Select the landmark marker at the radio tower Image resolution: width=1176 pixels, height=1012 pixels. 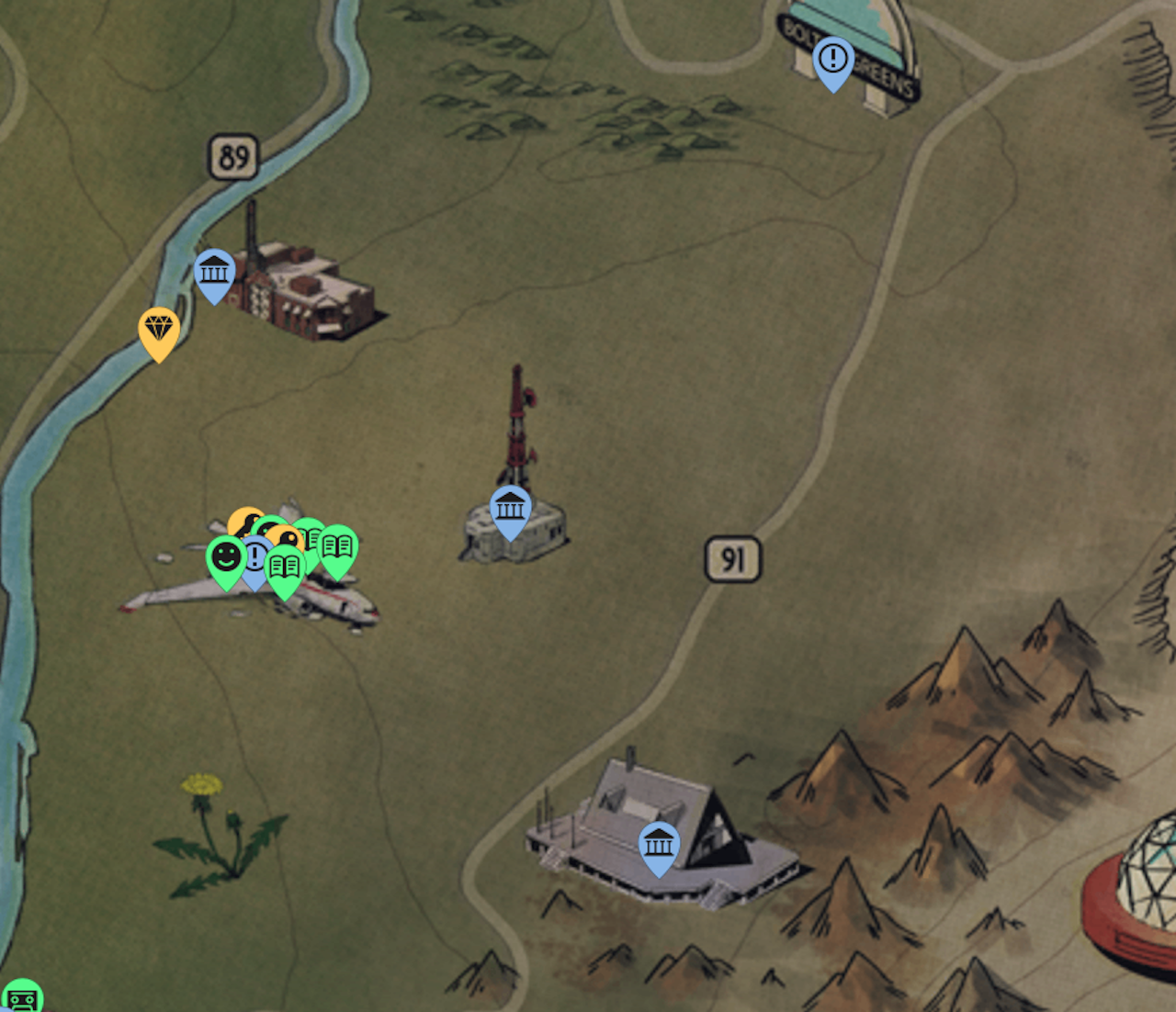pos(510,509)
